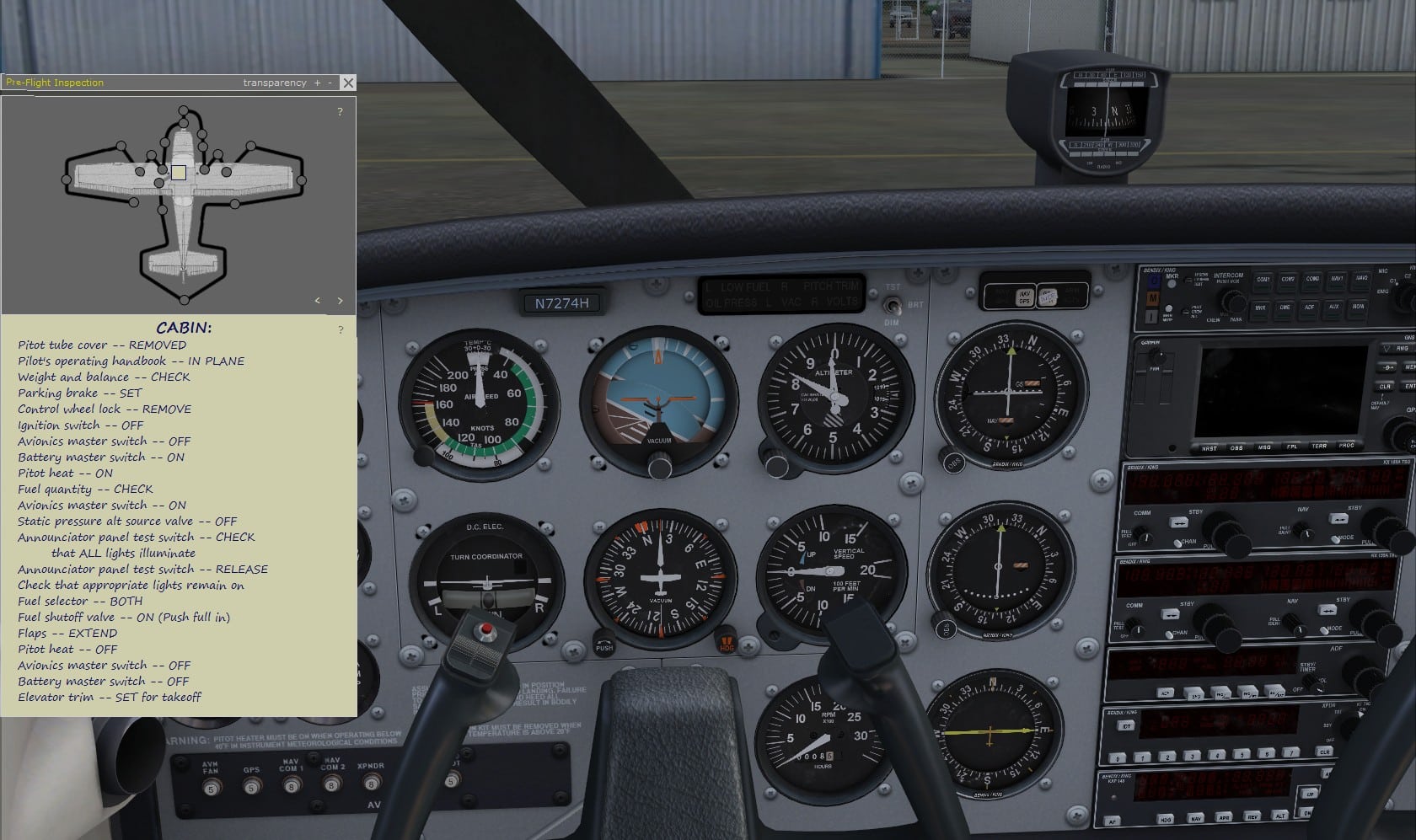The height and width of the screenshot is (840, 1416).
Task: Close the Pre-Flight Inspection window
Action: [x=347, y=83]
